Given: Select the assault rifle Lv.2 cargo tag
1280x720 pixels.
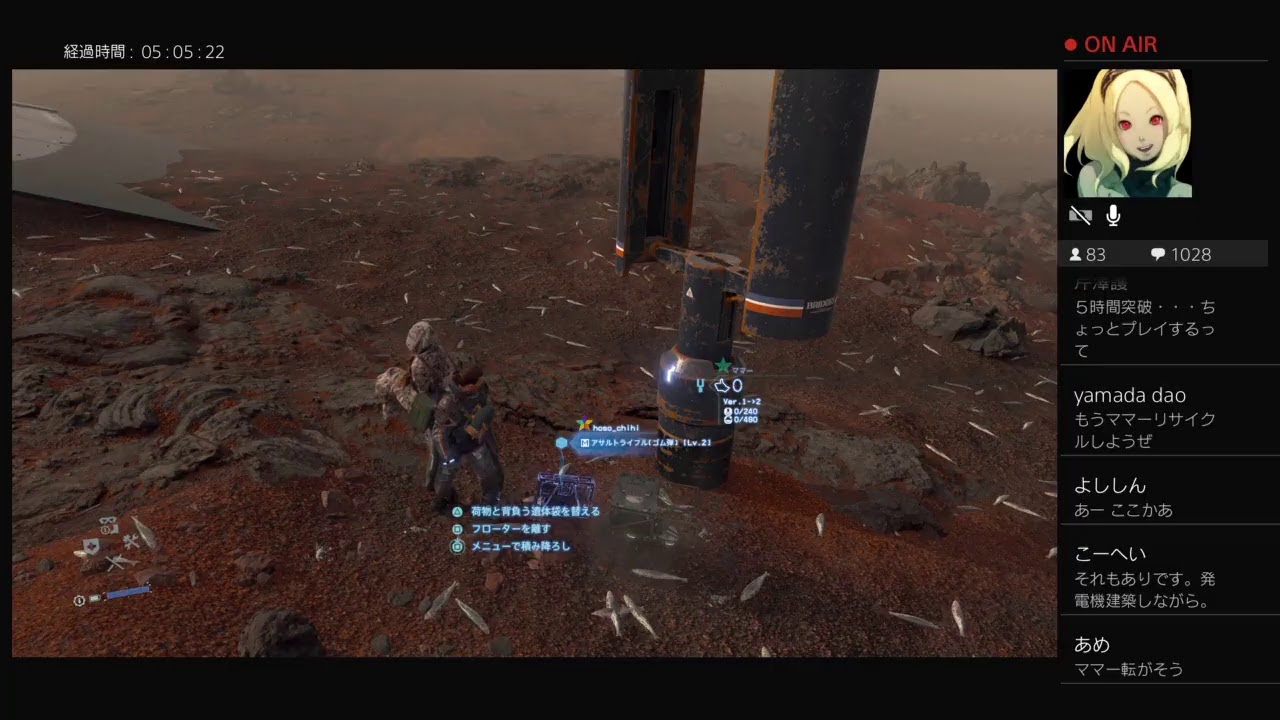Looking at the screenshot, I should pos(645,442).
